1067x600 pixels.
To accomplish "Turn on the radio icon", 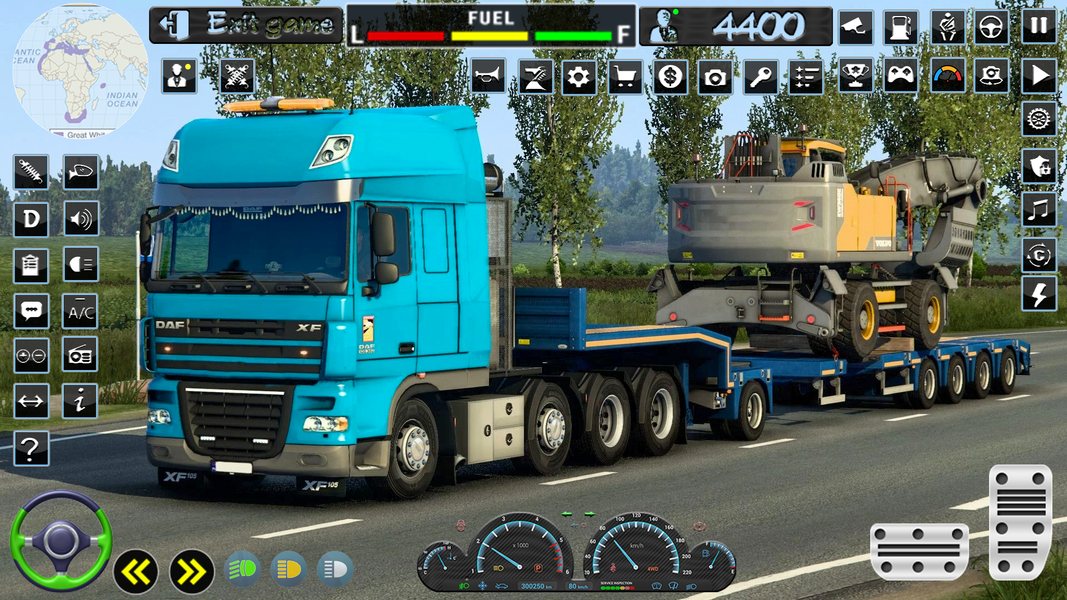I will tap(81, 355).
